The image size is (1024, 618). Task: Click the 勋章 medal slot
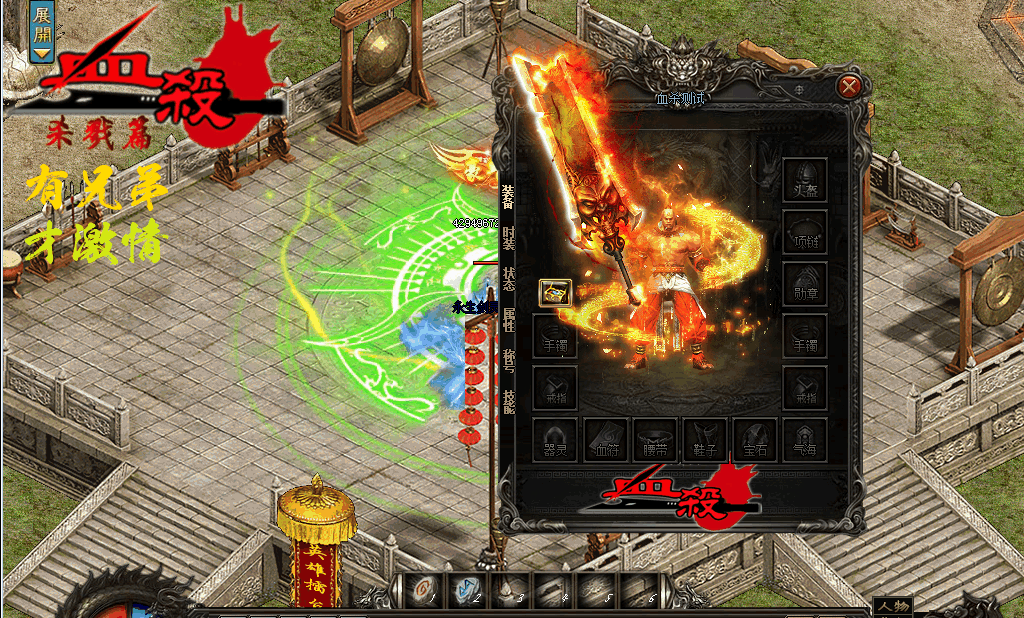(x=804, y=284)
